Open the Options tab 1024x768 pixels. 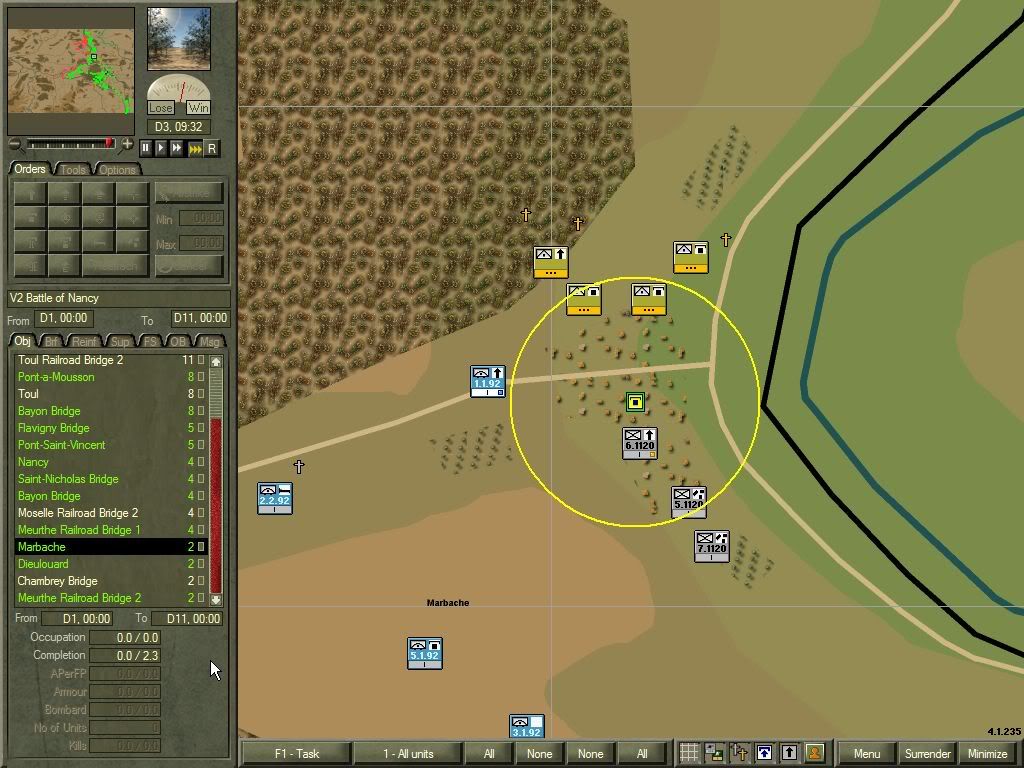coord(116,169)
